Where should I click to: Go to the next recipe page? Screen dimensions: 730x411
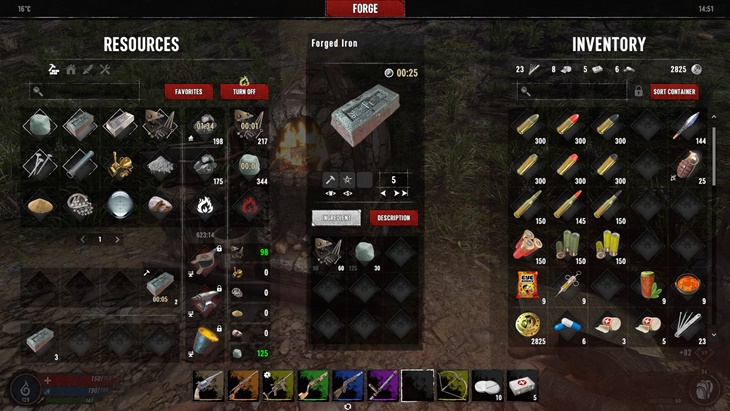(x=117, y=240)
